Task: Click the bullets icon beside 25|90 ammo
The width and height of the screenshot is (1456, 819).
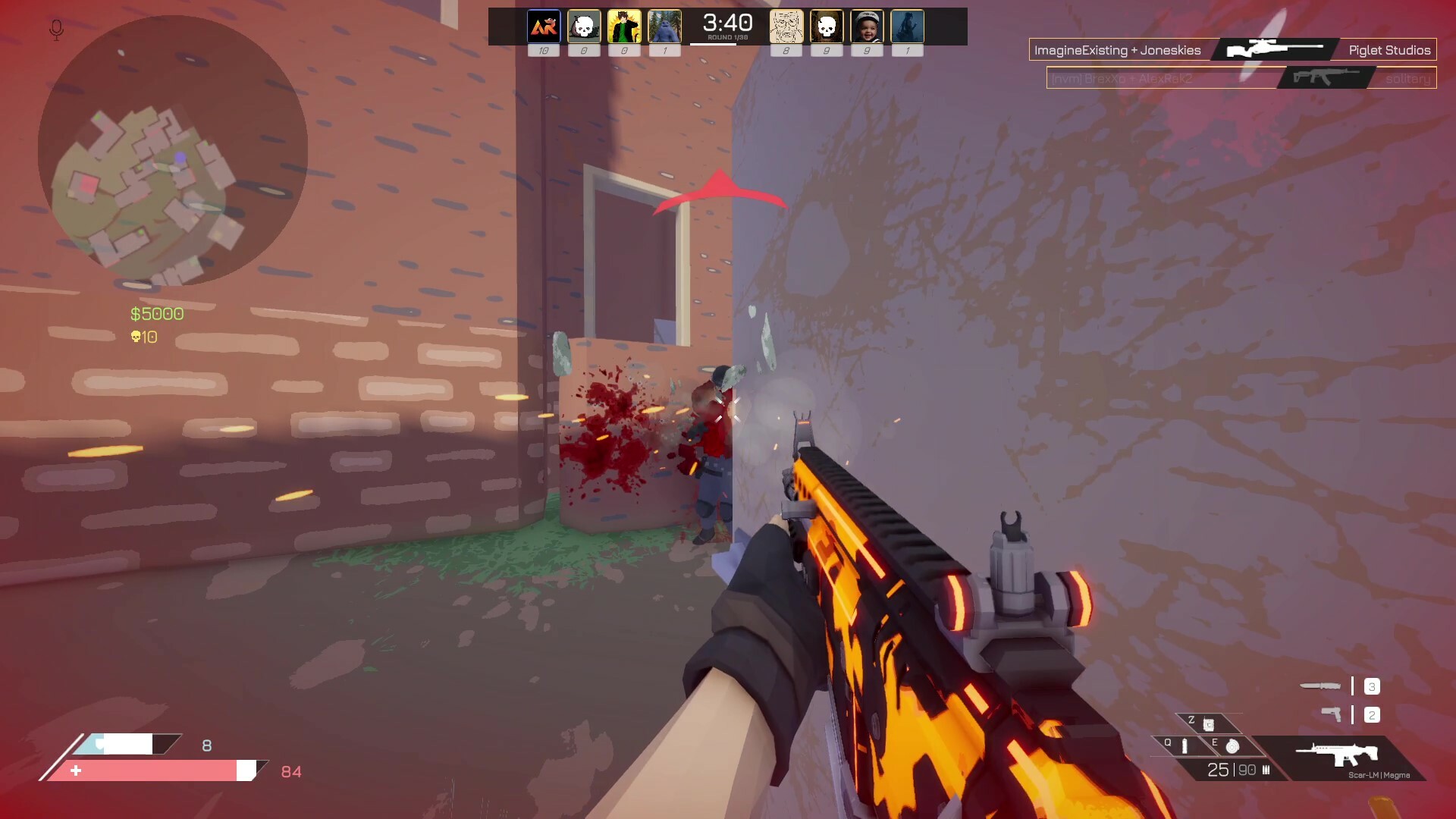Action: 1266,770
